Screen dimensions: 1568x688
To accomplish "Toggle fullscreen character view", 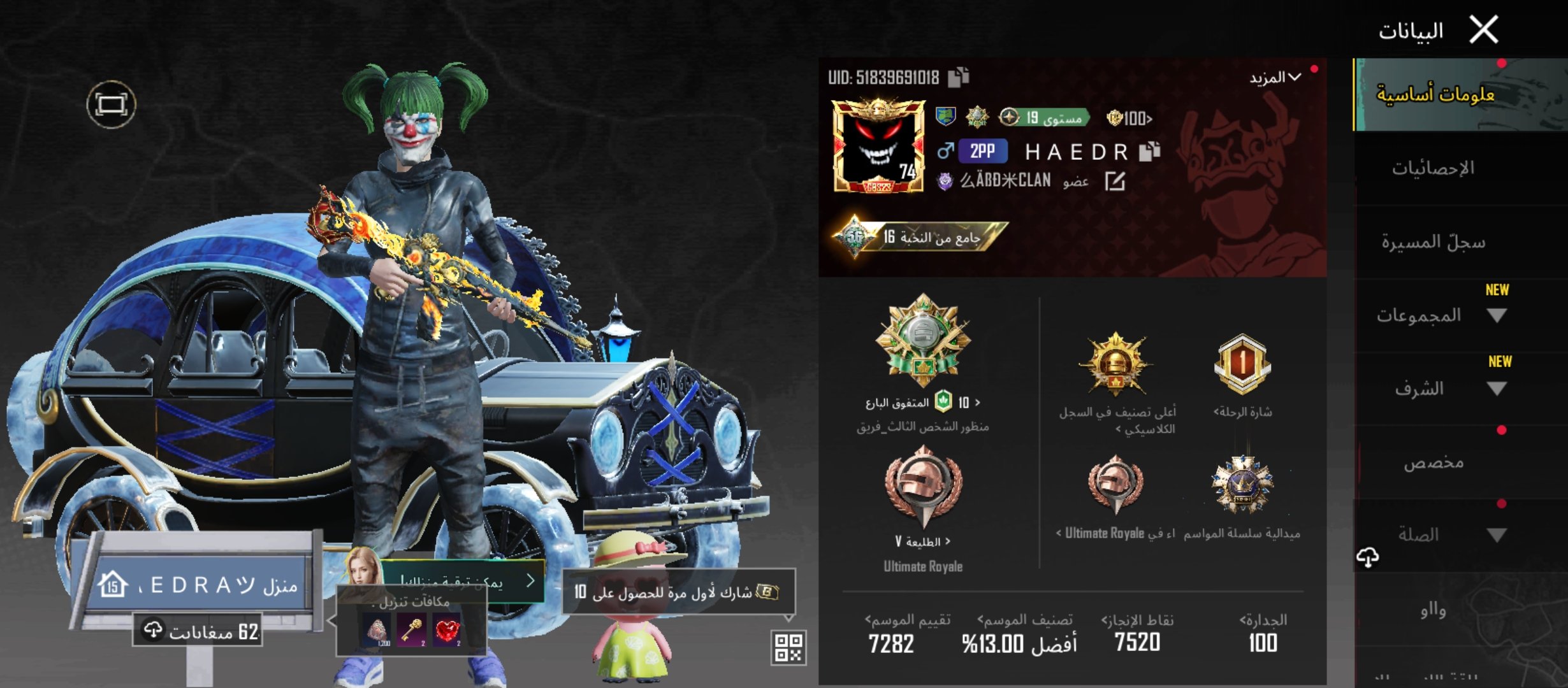I will pos(111,104).
